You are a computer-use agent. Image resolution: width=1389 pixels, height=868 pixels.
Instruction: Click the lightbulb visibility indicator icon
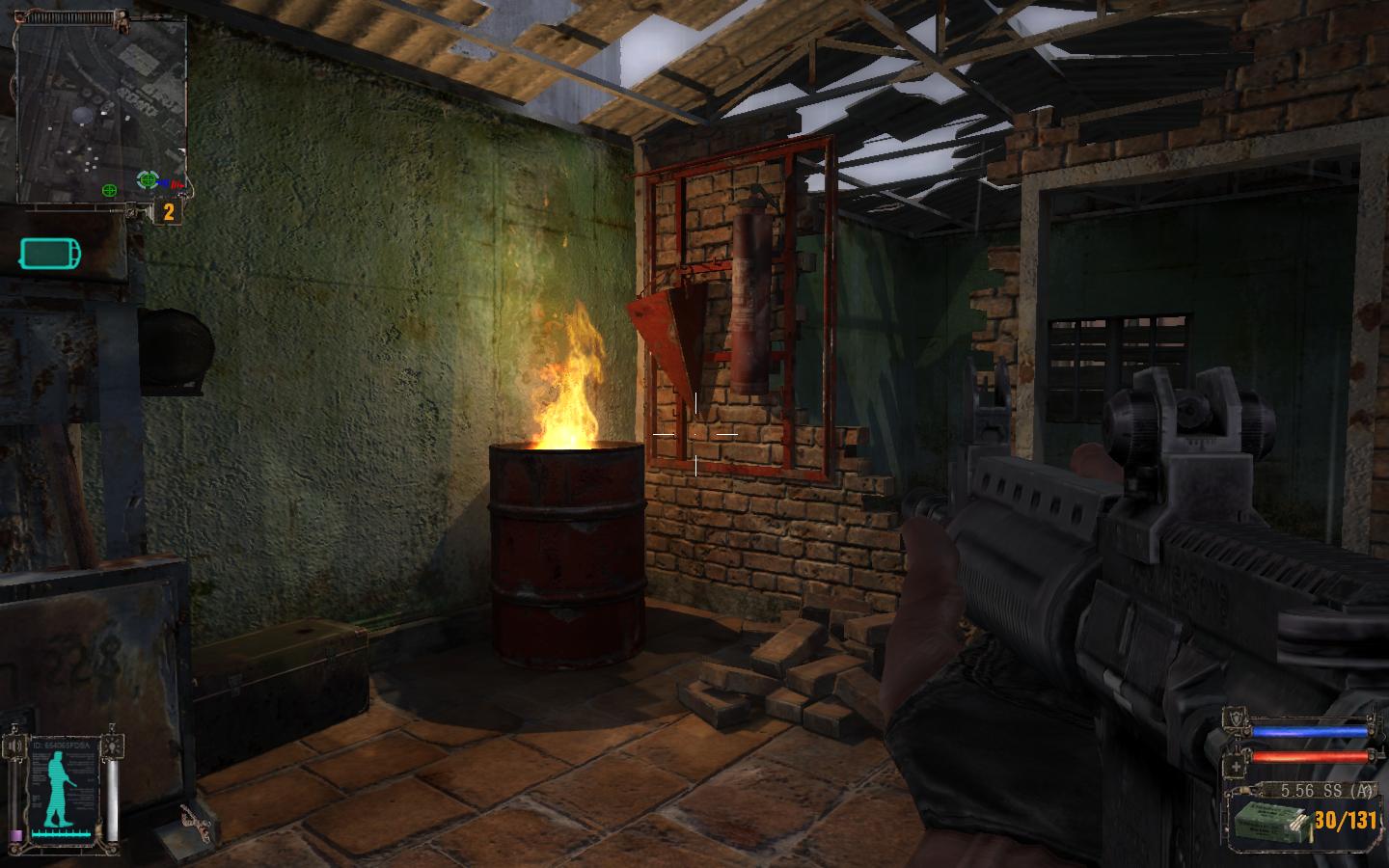pyautogui.click(x=113, y=746)
